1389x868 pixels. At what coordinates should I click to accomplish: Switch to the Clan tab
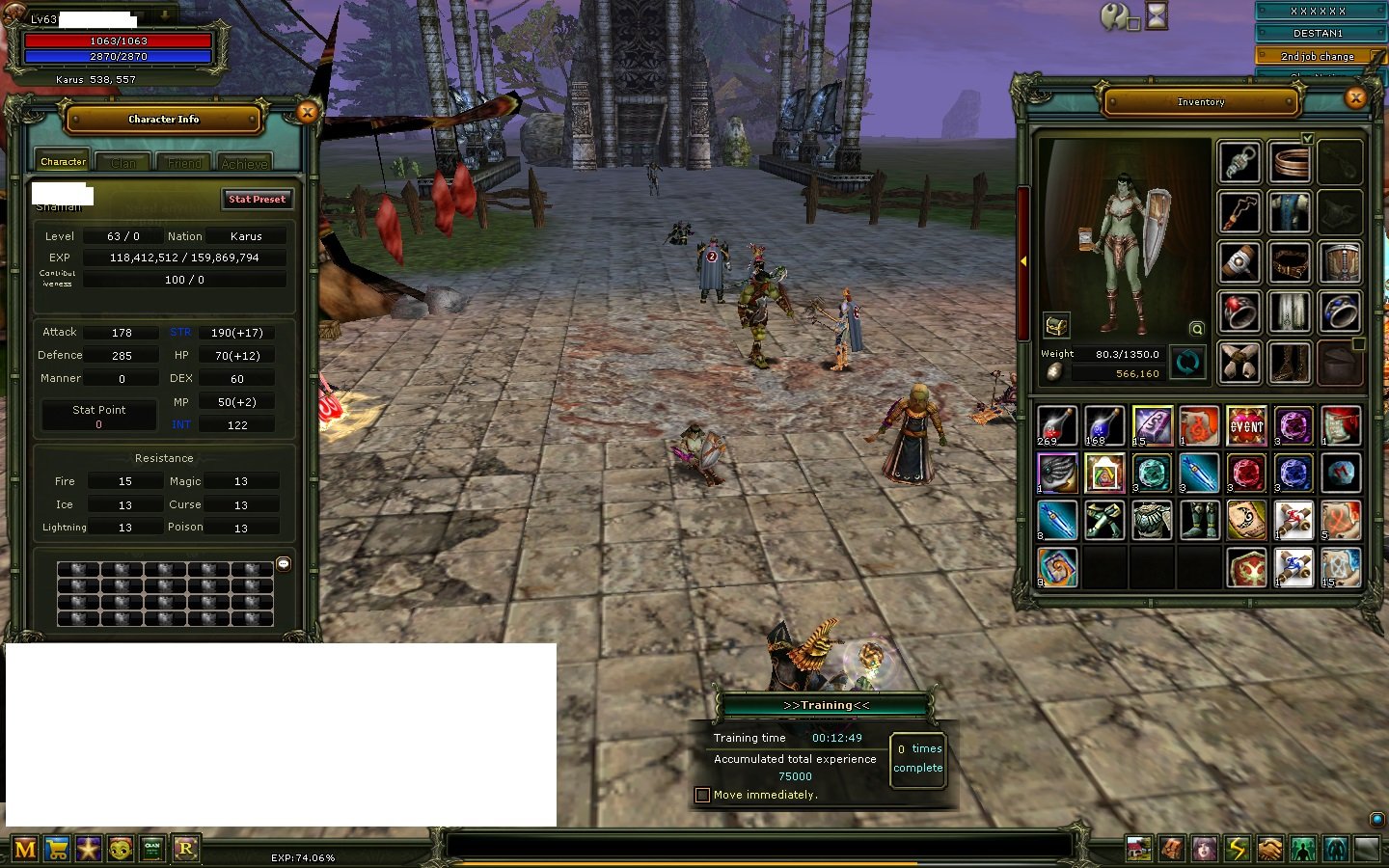click(123, 163)
